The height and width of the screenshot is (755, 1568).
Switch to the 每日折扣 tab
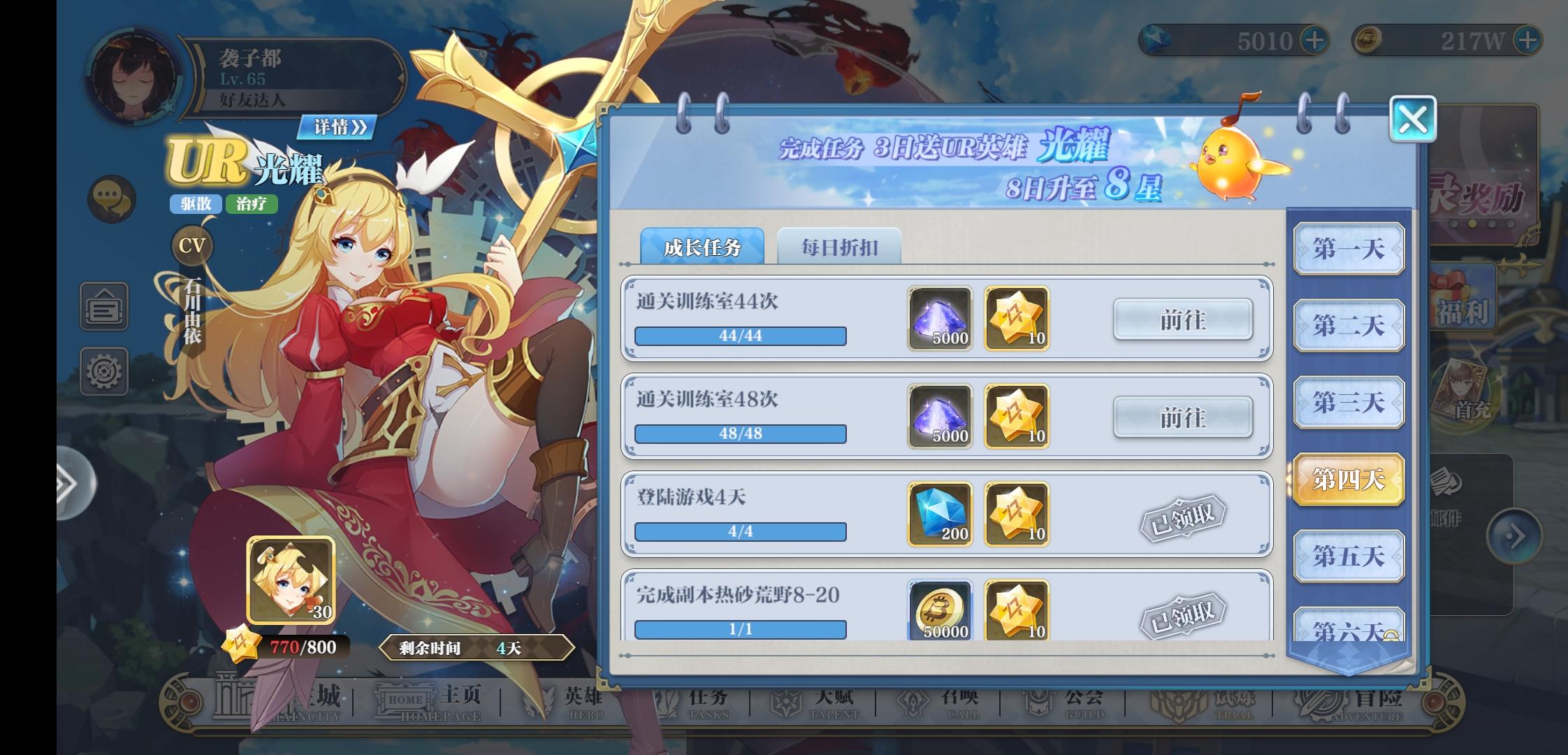click(839, 247)
